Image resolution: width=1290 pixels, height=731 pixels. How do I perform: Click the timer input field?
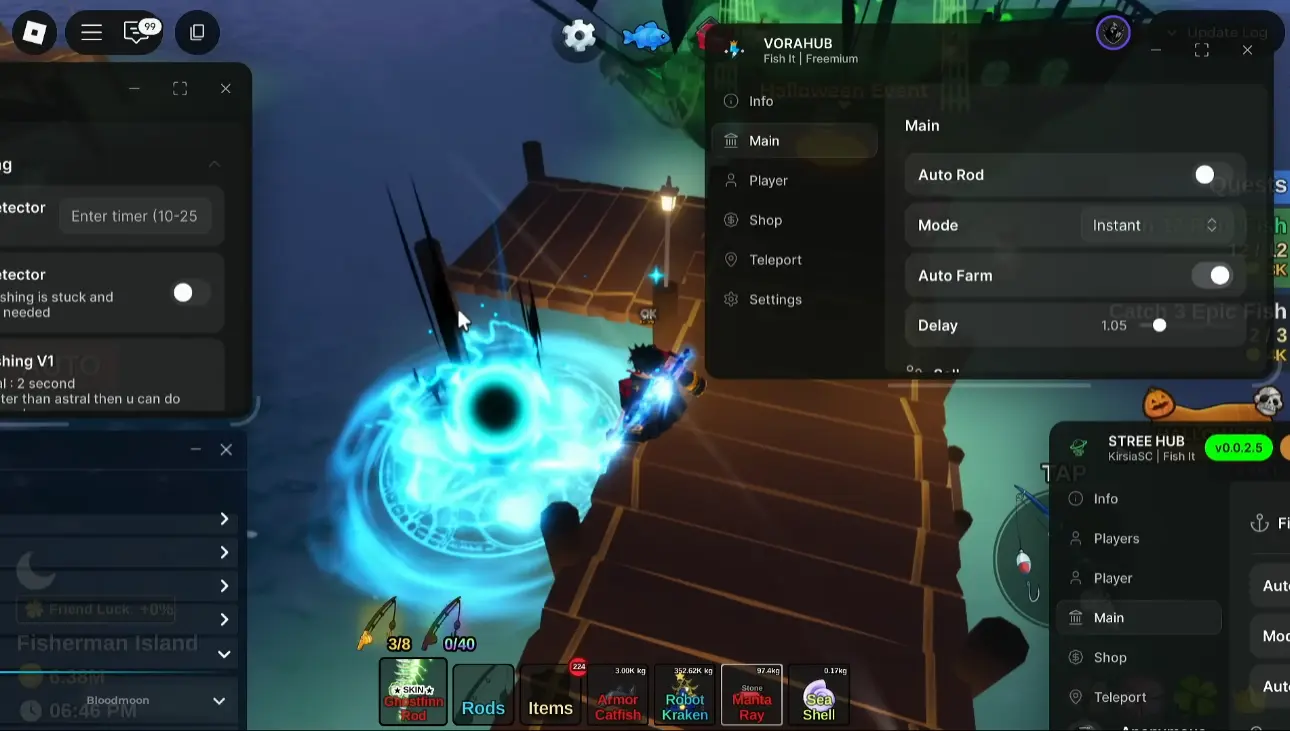coord(135,216)
